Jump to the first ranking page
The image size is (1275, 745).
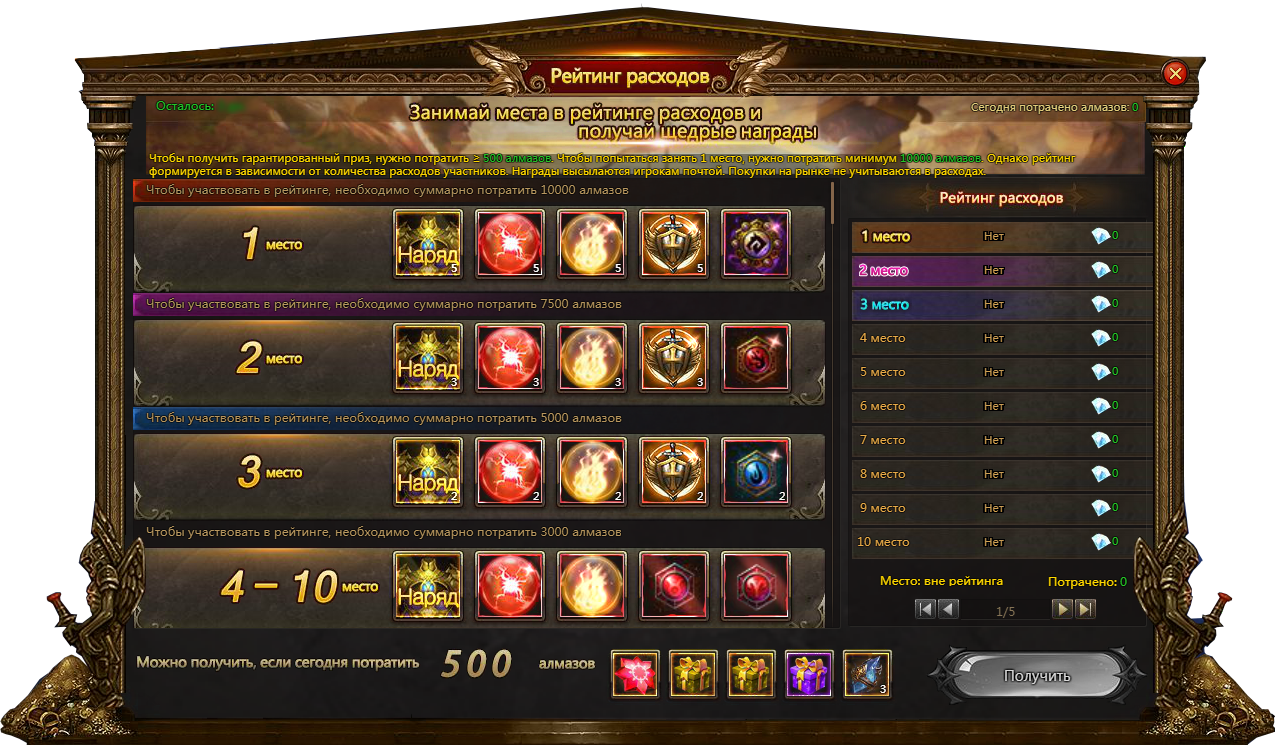tap(925, 609)
